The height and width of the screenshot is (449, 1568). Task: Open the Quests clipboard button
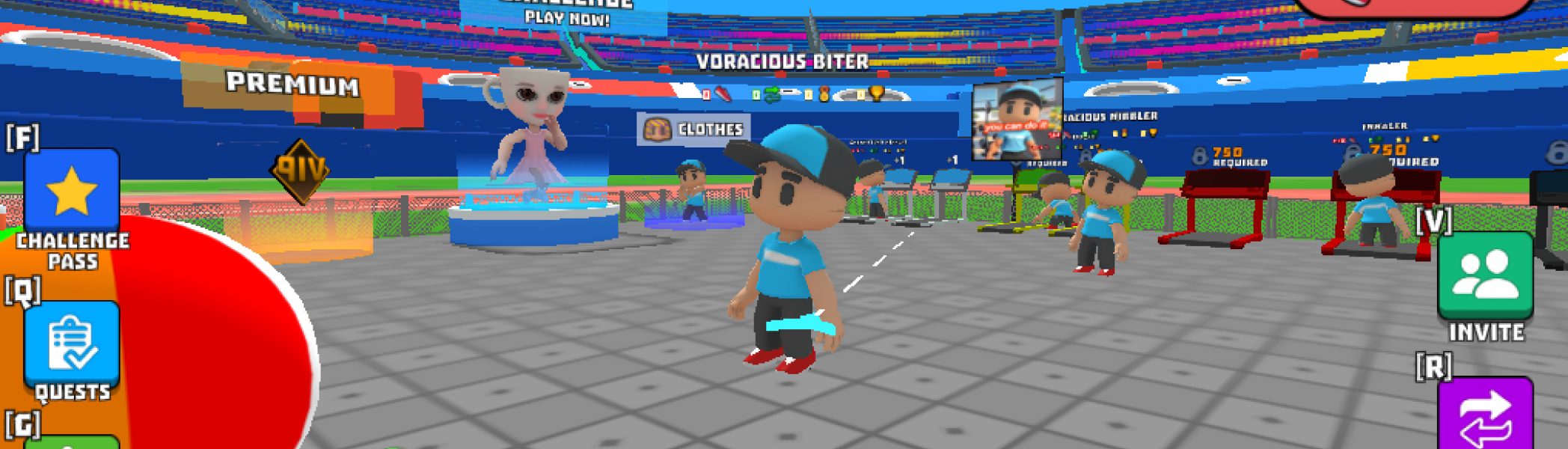[72, 344]
